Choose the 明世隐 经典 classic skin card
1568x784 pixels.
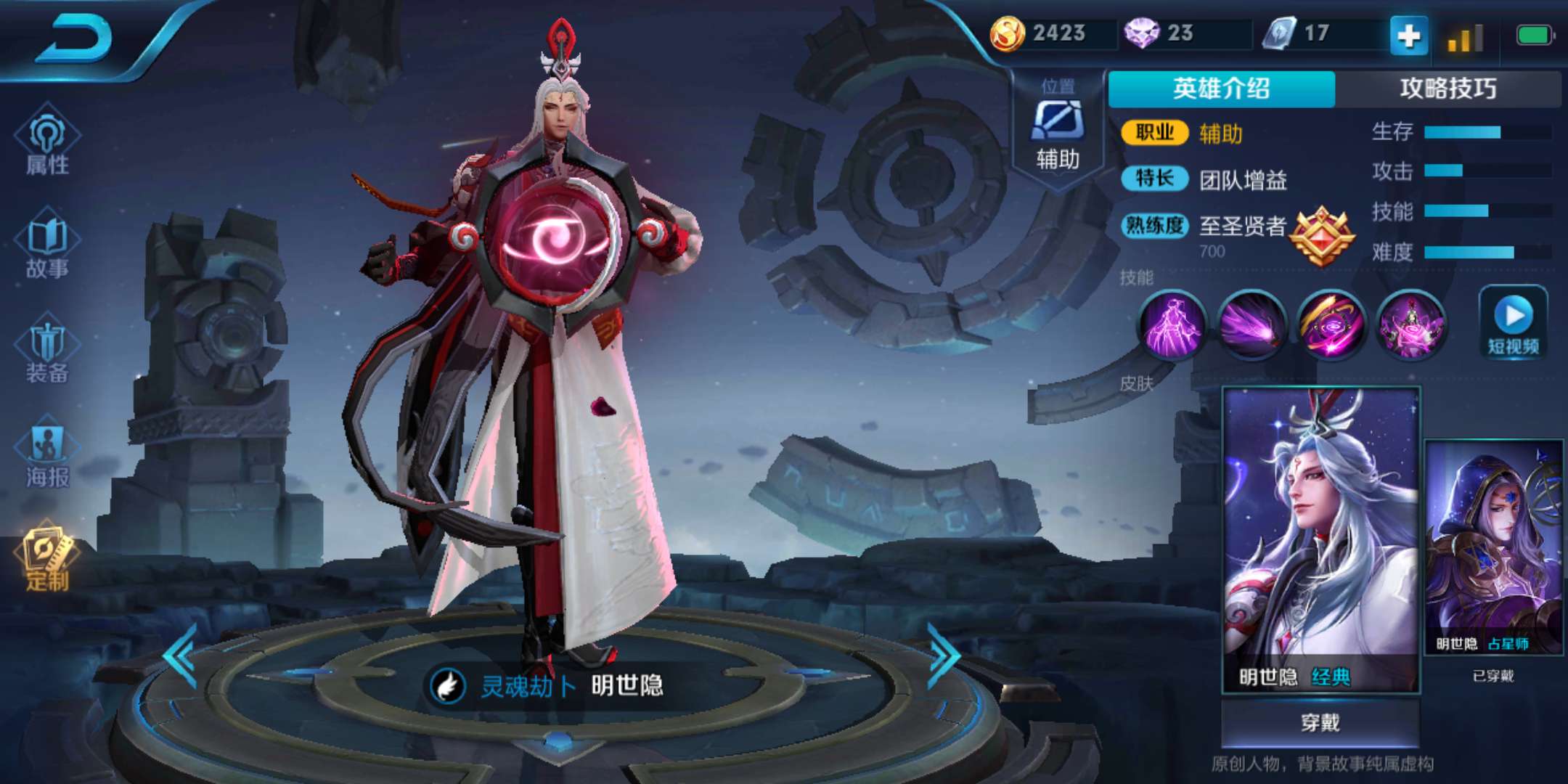(1320, 539)
